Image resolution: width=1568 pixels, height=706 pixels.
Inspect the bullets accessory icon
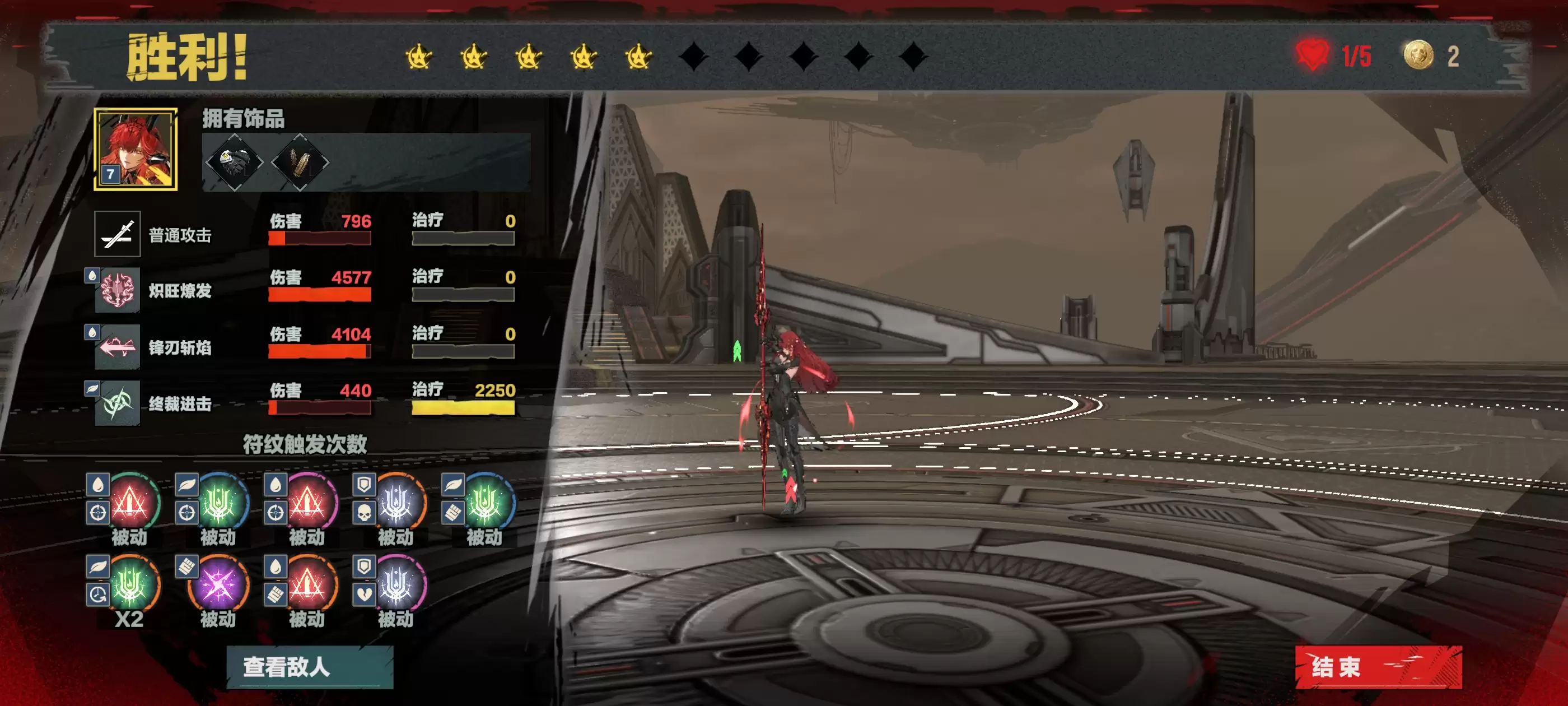(x=300, y=162)
